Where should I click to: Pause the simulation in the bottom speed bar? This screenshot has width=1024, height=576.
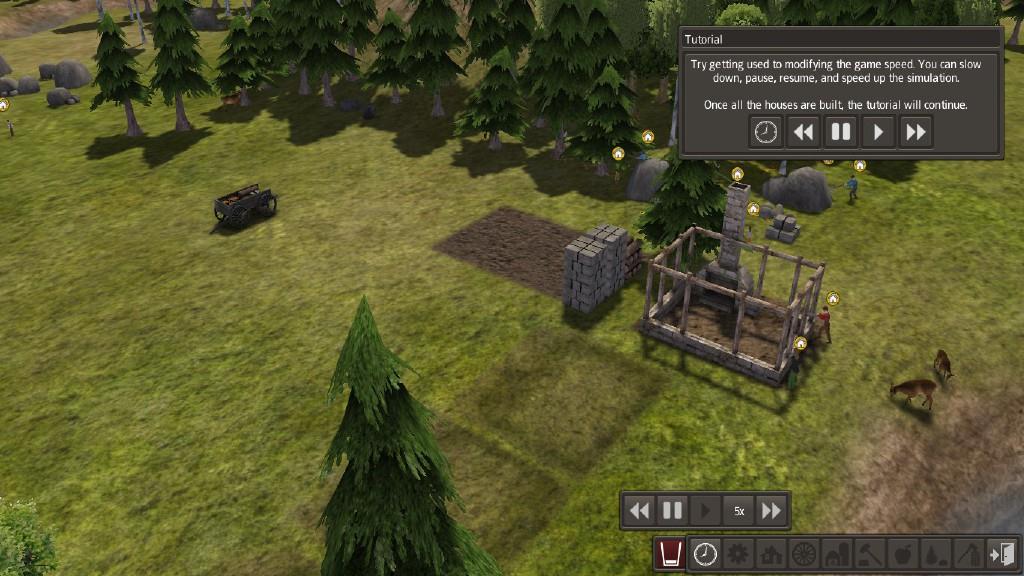672,511
